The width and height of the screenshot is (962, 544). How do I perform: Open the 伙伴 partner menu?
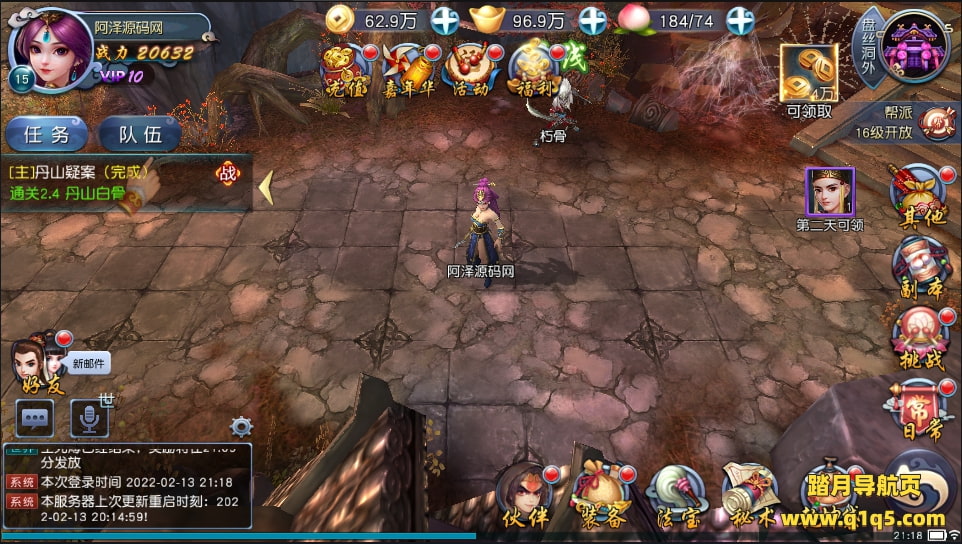click(x=526, y=494)
